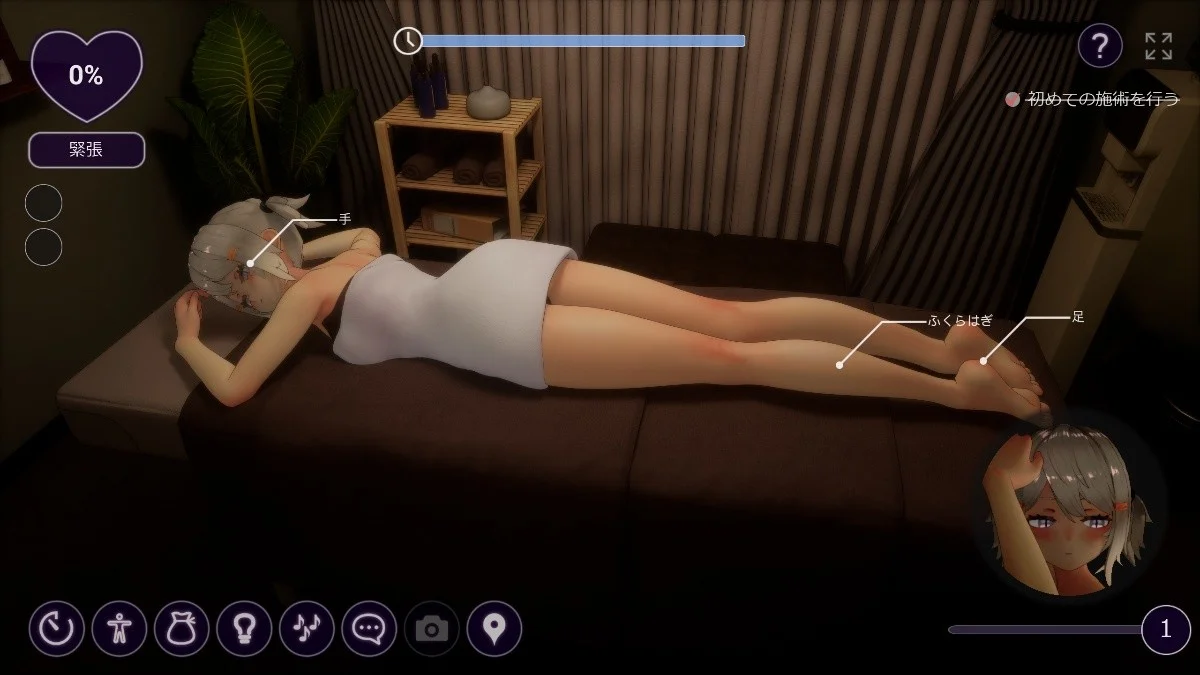Image resolution: width=1200 pixels, height=675 pixels.
Task: Click the timer clock icon in toolbar
Action: (x=57, y=628)
